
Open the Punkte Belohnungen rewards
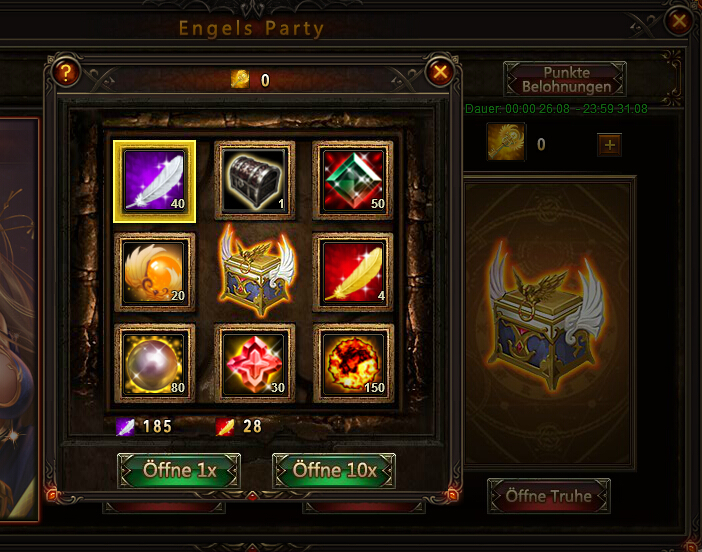pos(564,80)
